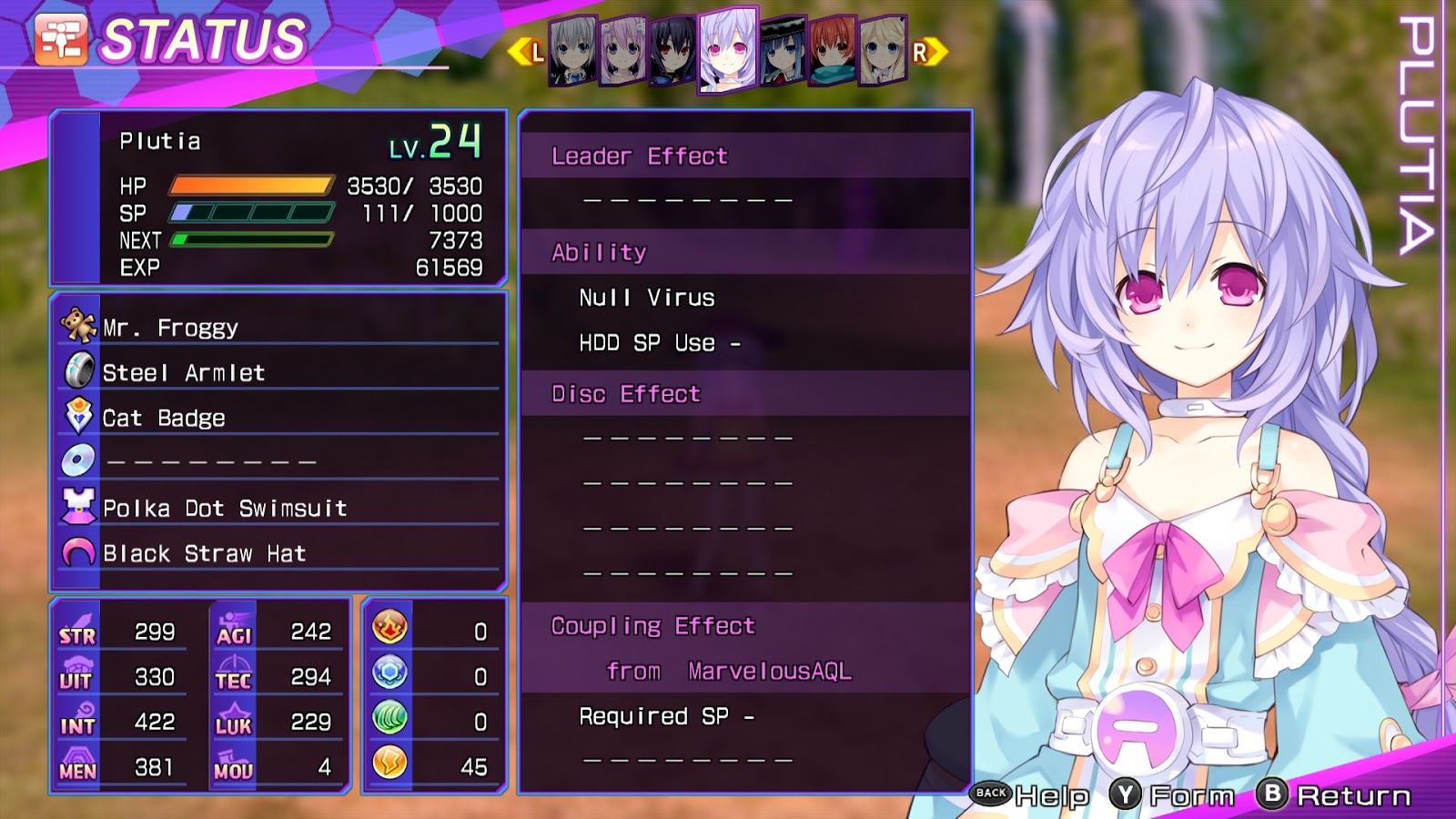This screenshot has height=819, width=1456.
Task: Choose the Steel Armlet equipment slot
Action: 278,372
